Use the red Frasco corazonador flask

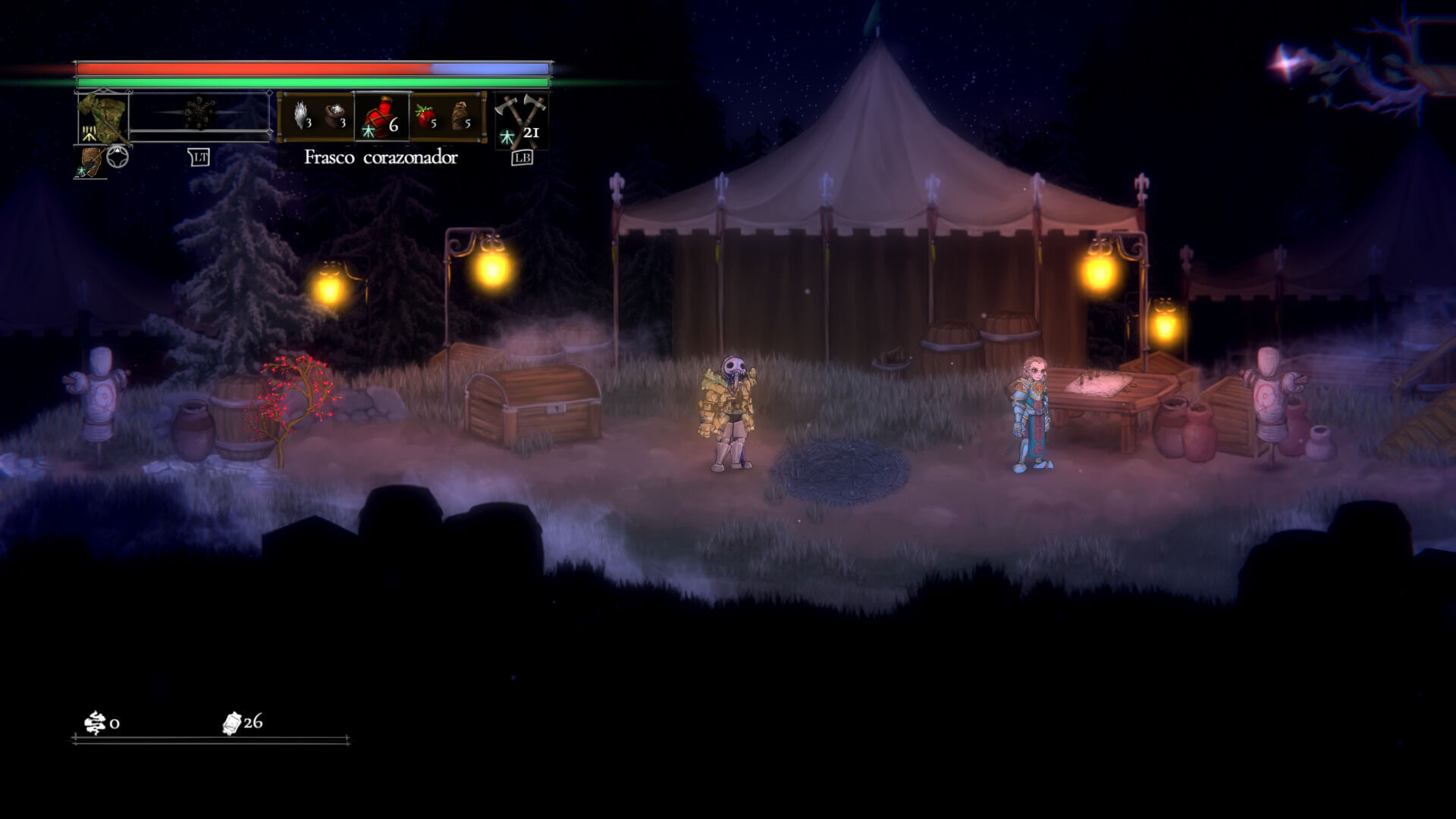pos(381,117)
